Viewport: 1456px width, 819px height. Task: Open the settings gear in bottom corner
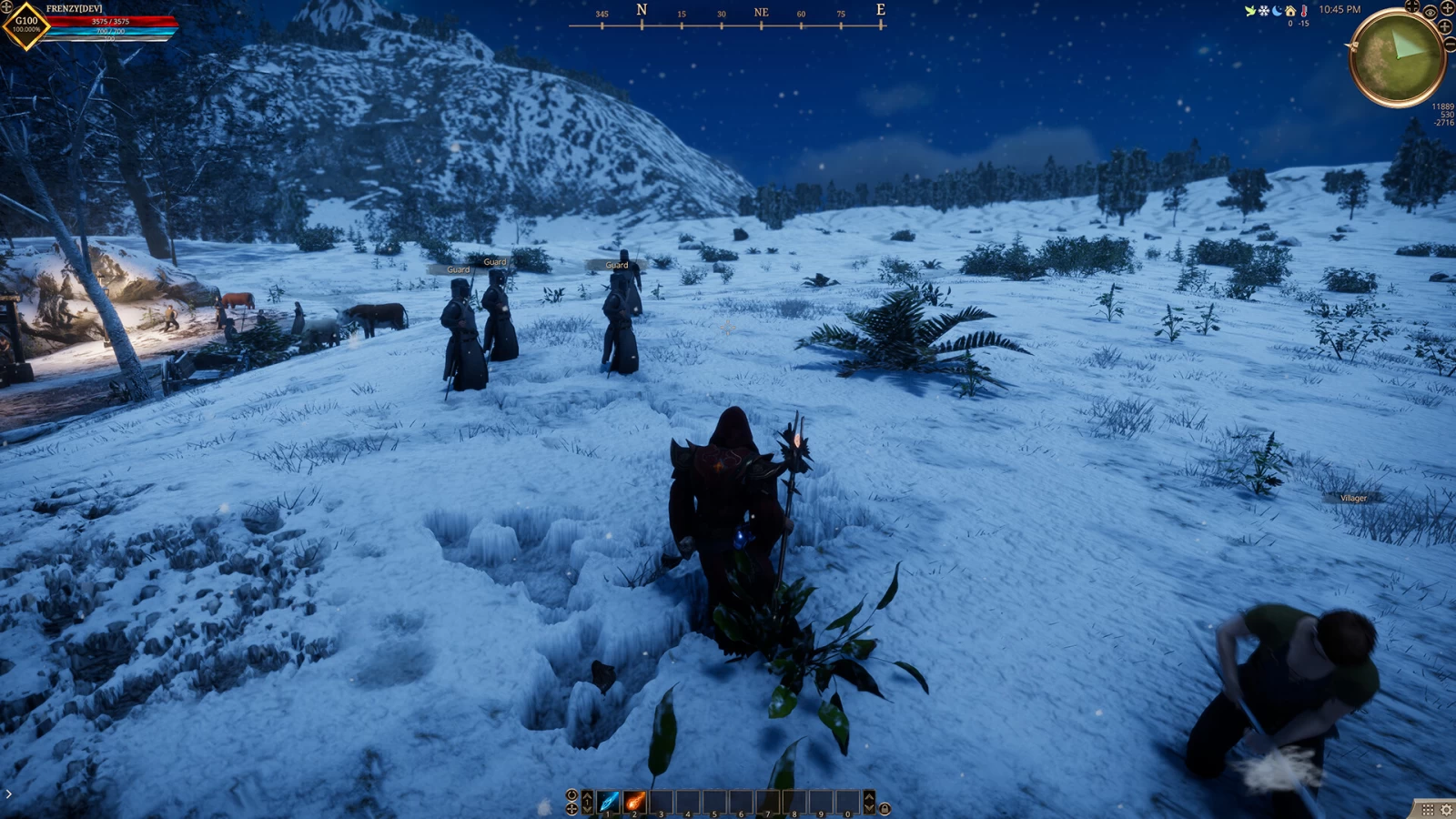1446,809
